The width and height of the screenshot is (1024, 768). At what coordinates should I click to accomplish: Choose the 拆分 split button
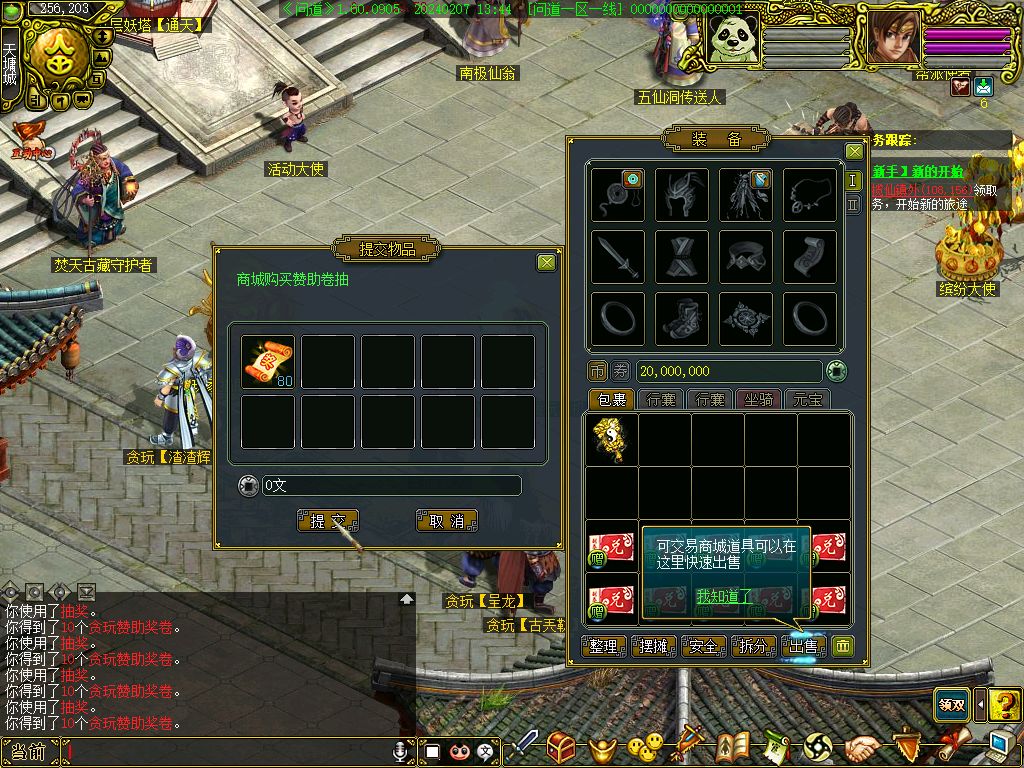pos(754,646)
